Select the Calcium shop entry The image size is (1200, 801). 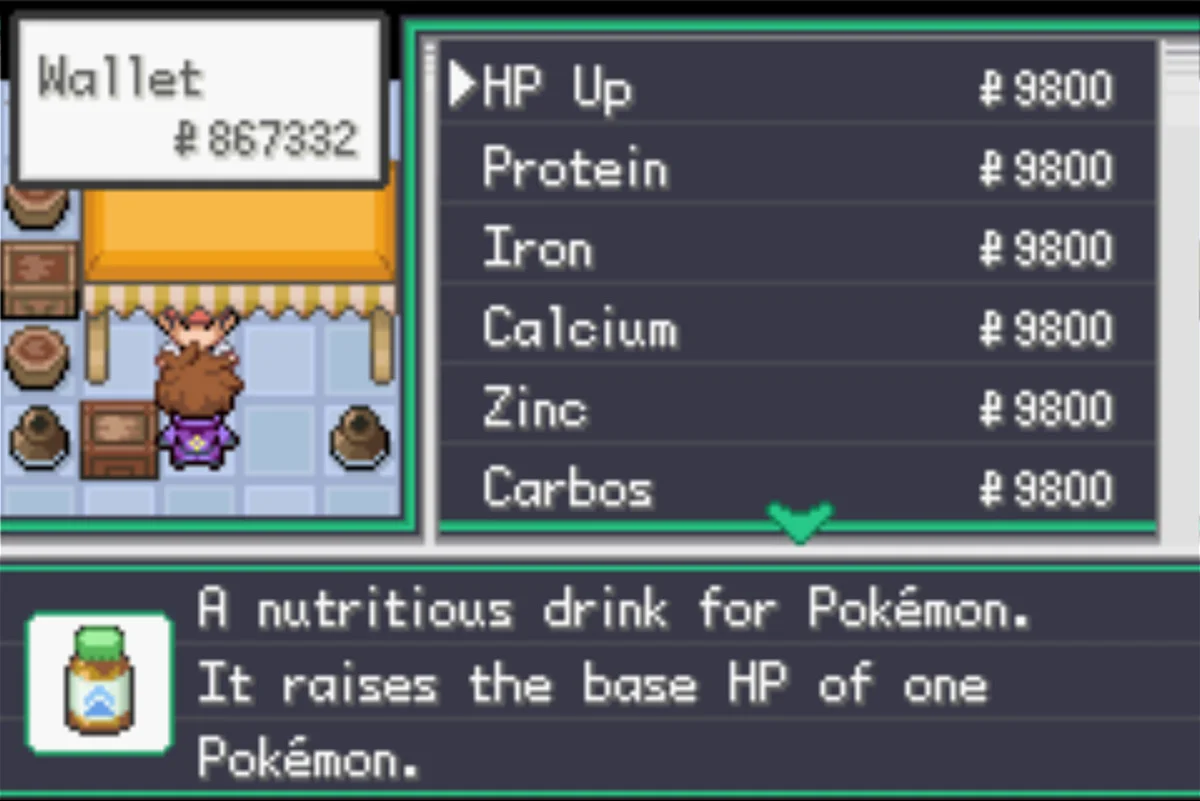(579, 328)
